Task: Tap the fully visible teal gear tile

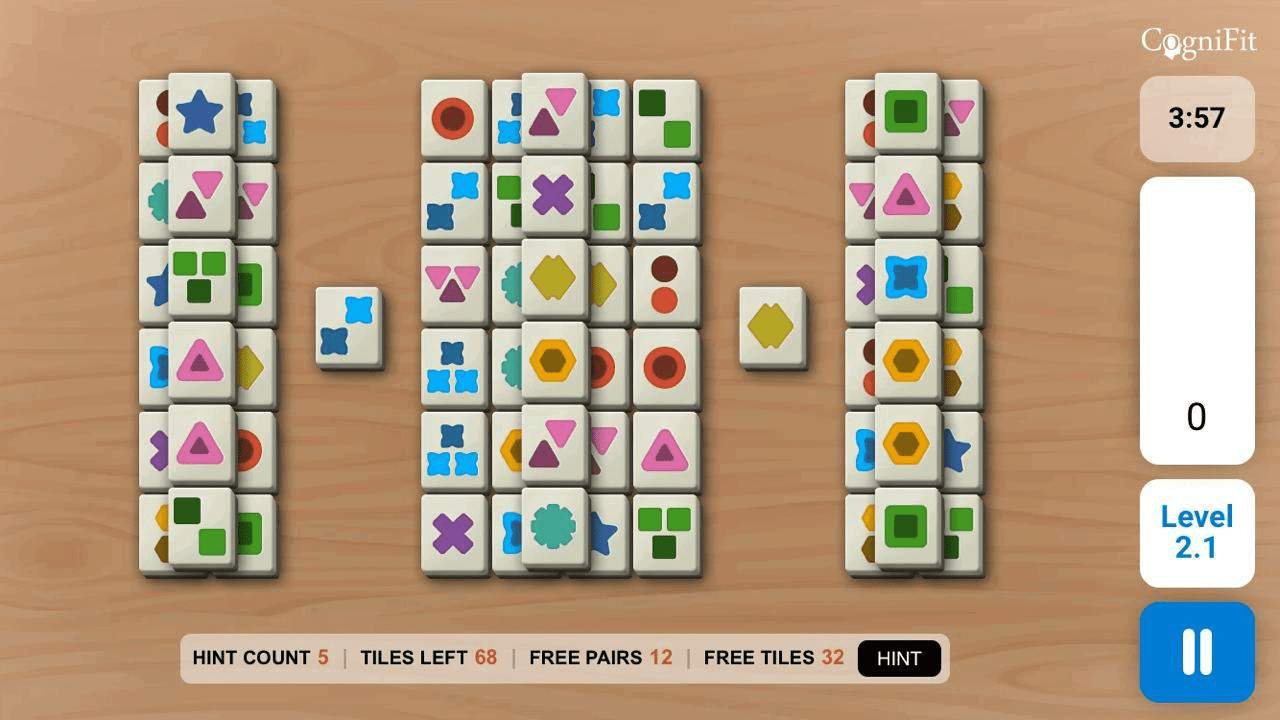Action: click(554, 526)
